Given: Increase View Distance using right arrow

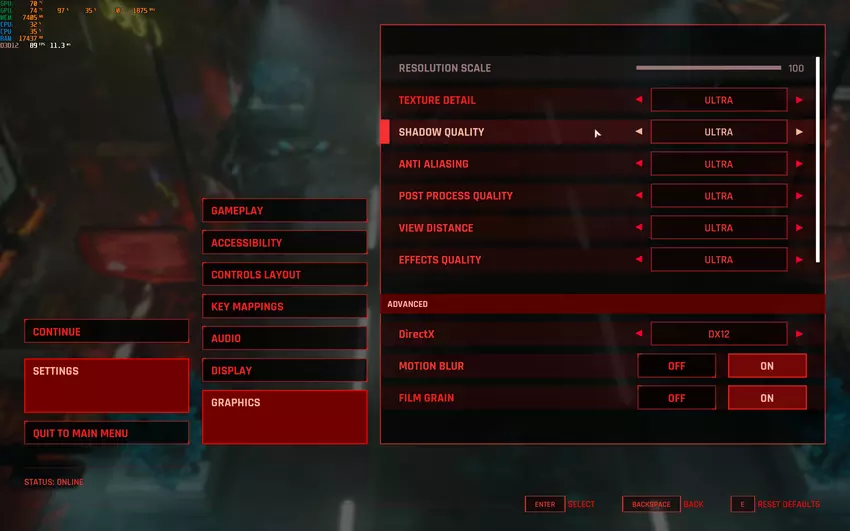Looking at the screenshot, I should click(799, 228).
